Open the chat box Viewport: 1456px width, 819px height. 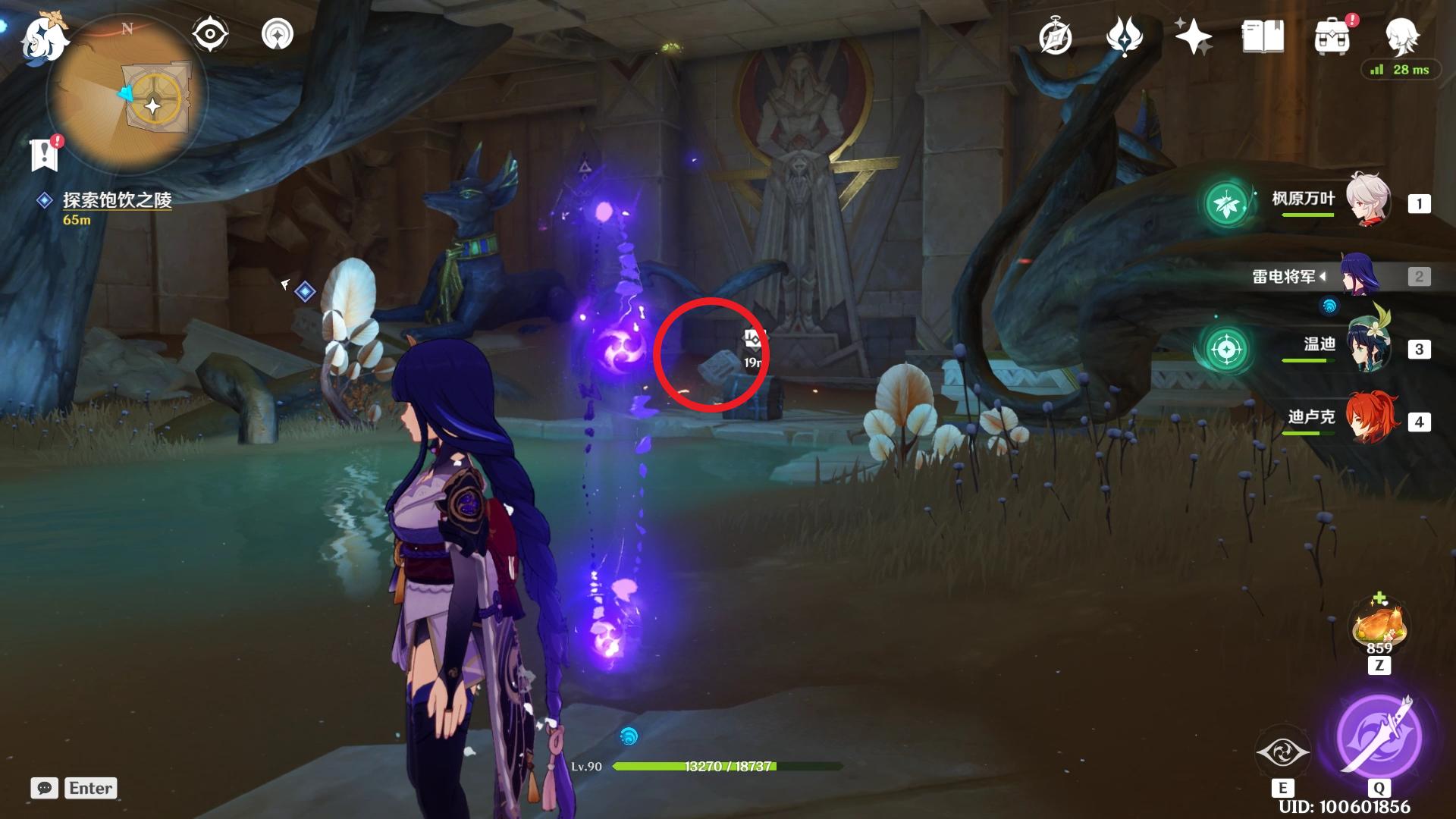(x=45, y=788)
